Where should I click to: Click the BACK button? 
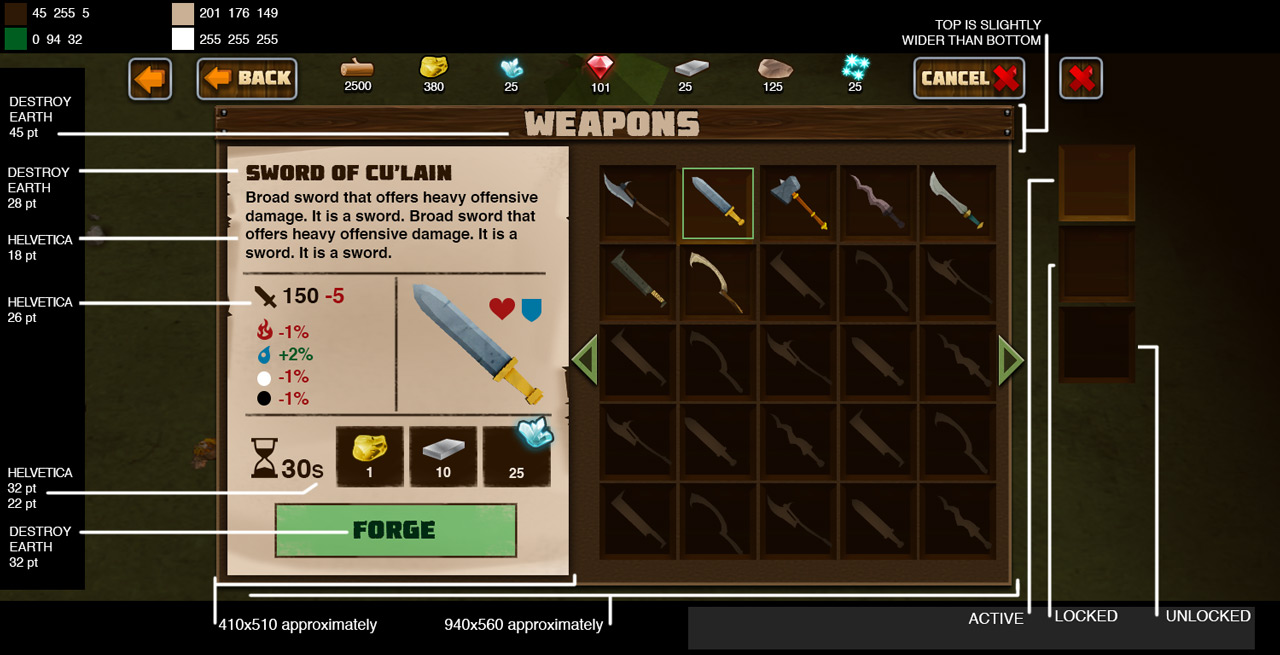(x=247, y=78)
